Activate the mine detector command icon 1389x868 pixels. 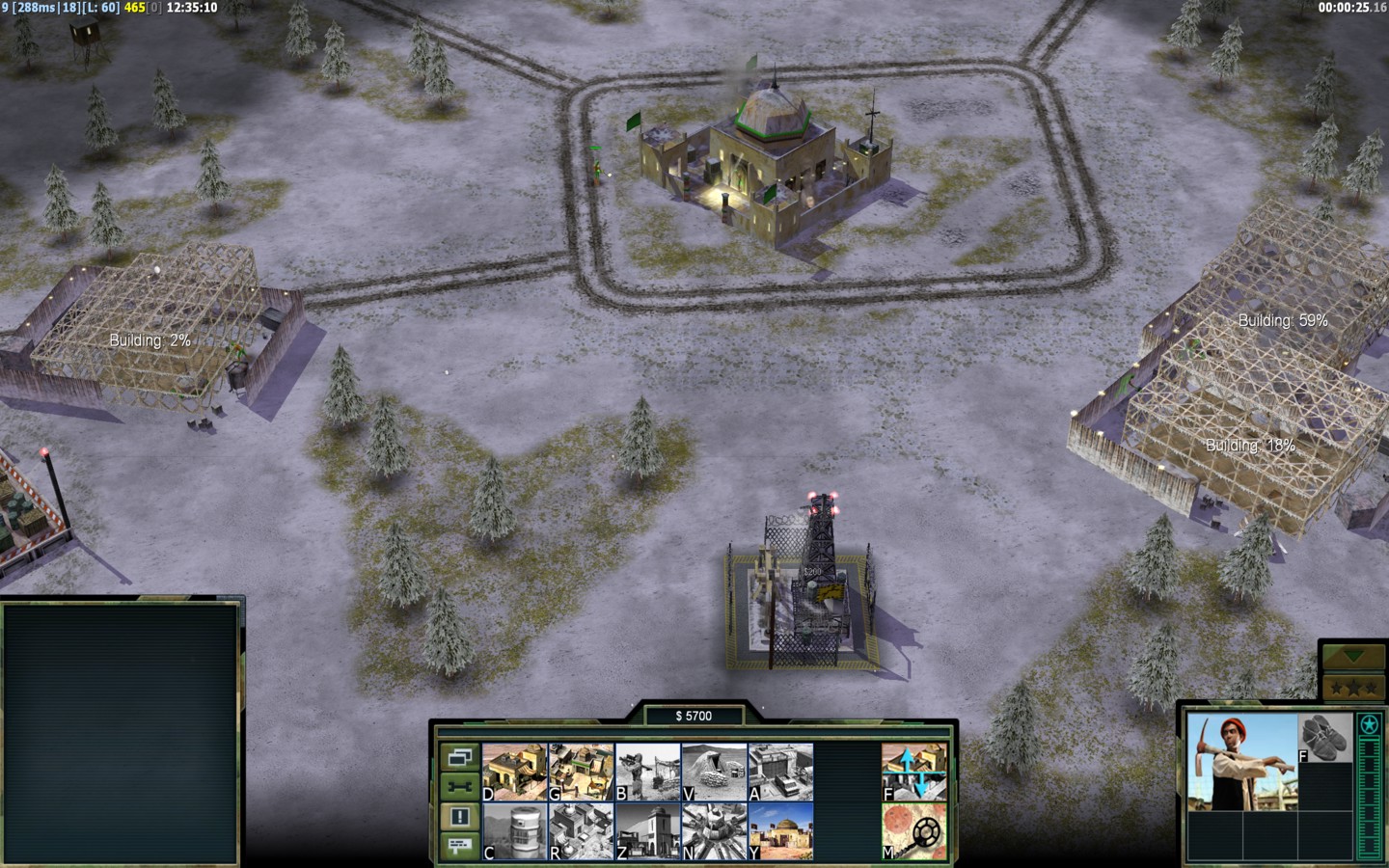[x=913, y=831]
